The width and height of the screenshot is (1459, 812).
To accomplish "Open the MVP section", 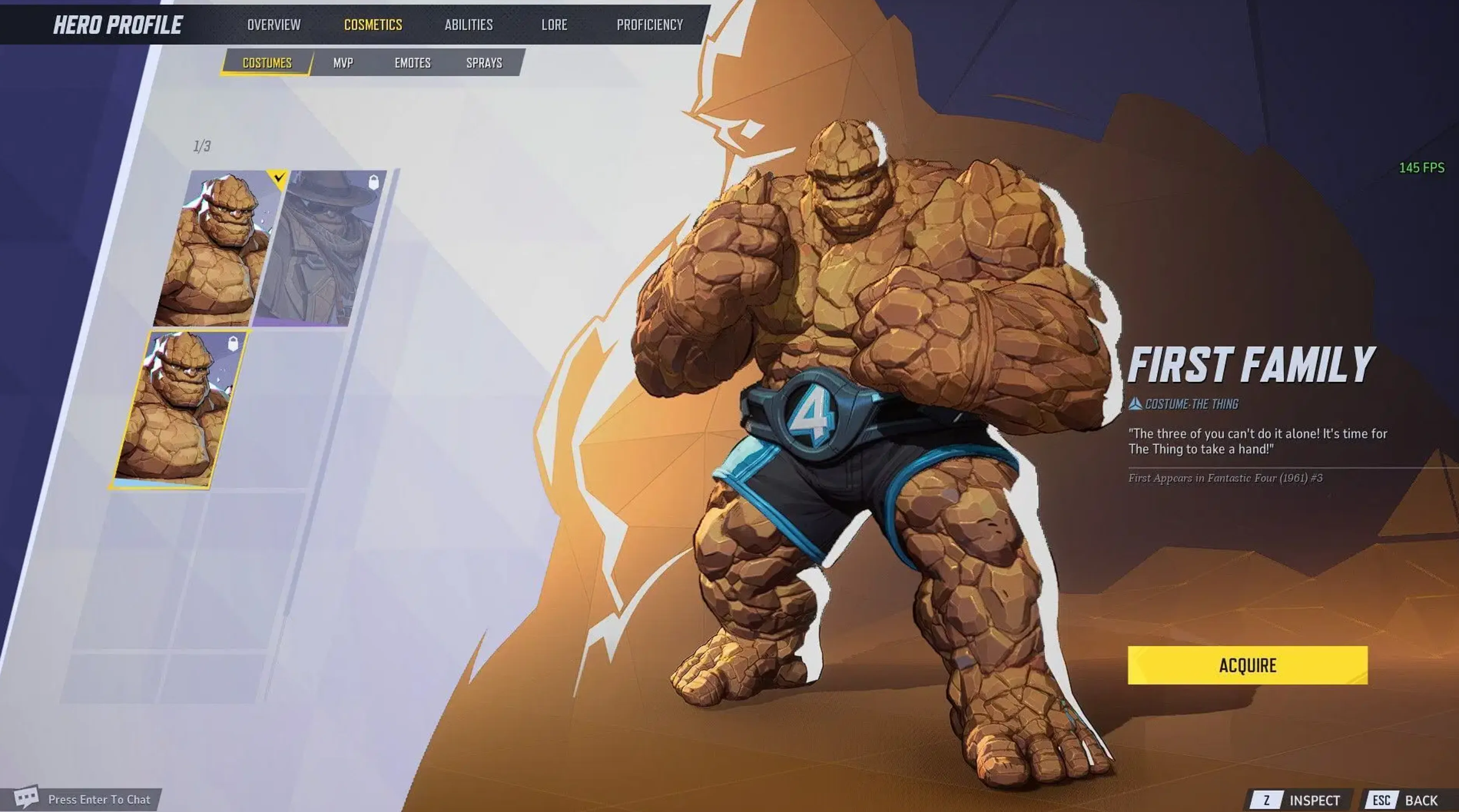I will click(x=344, y=63).
